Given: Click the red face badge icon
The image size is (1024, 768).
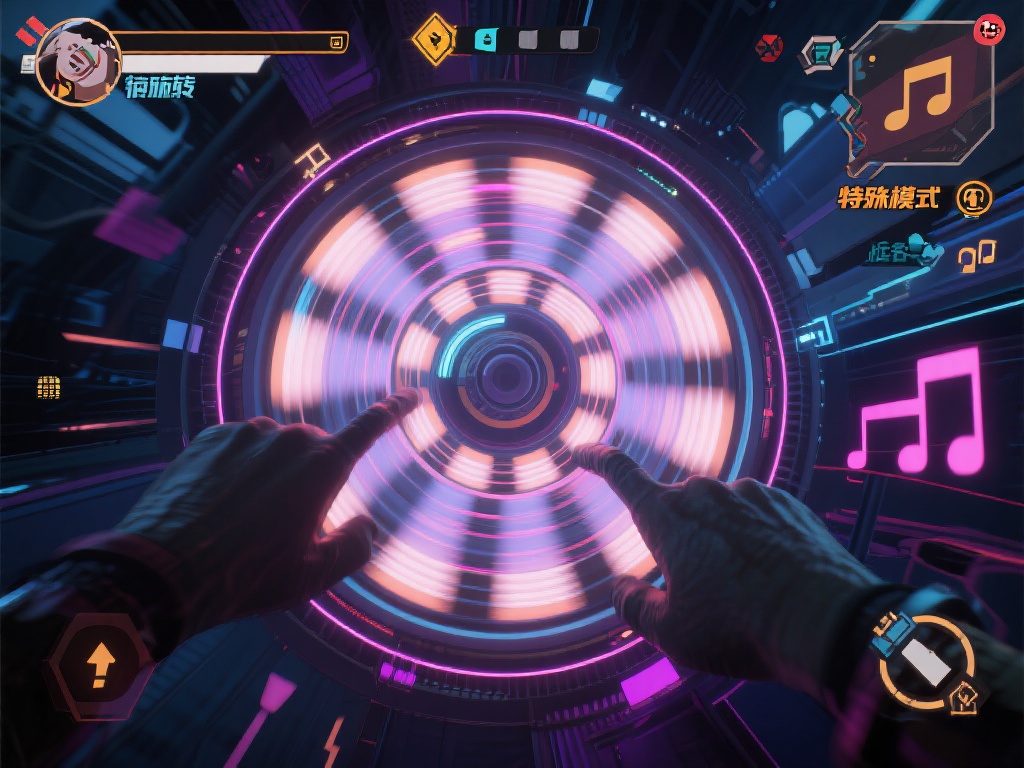Looking at the screenshot, I should (988, 31).
